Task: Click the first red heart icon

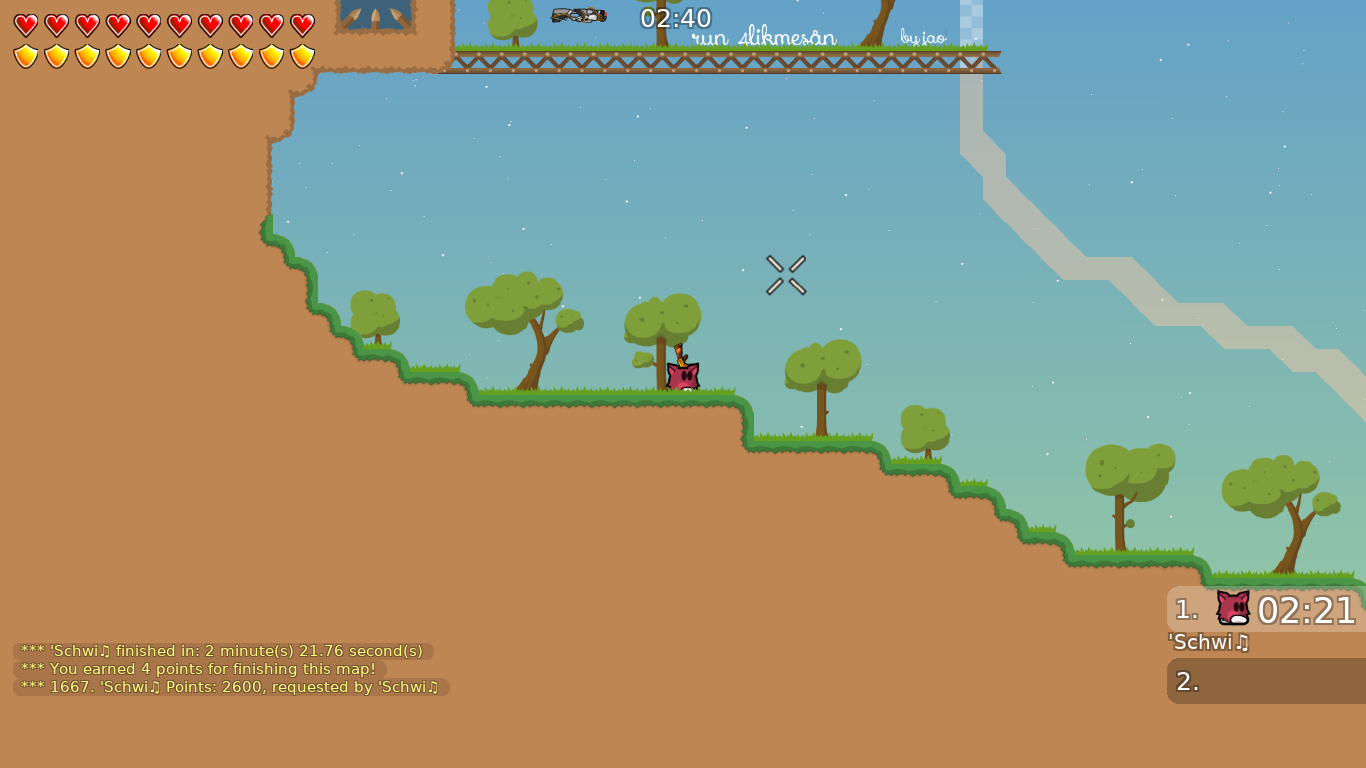Action: coord(27,23)
